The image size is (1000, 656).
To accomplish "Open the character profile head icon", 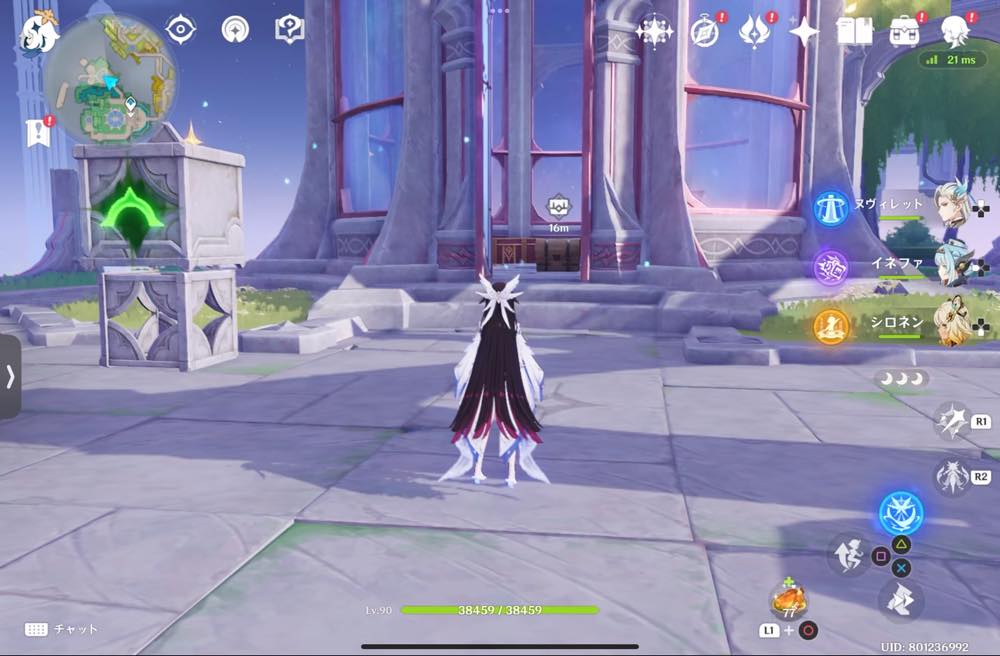I will (956, 30).
